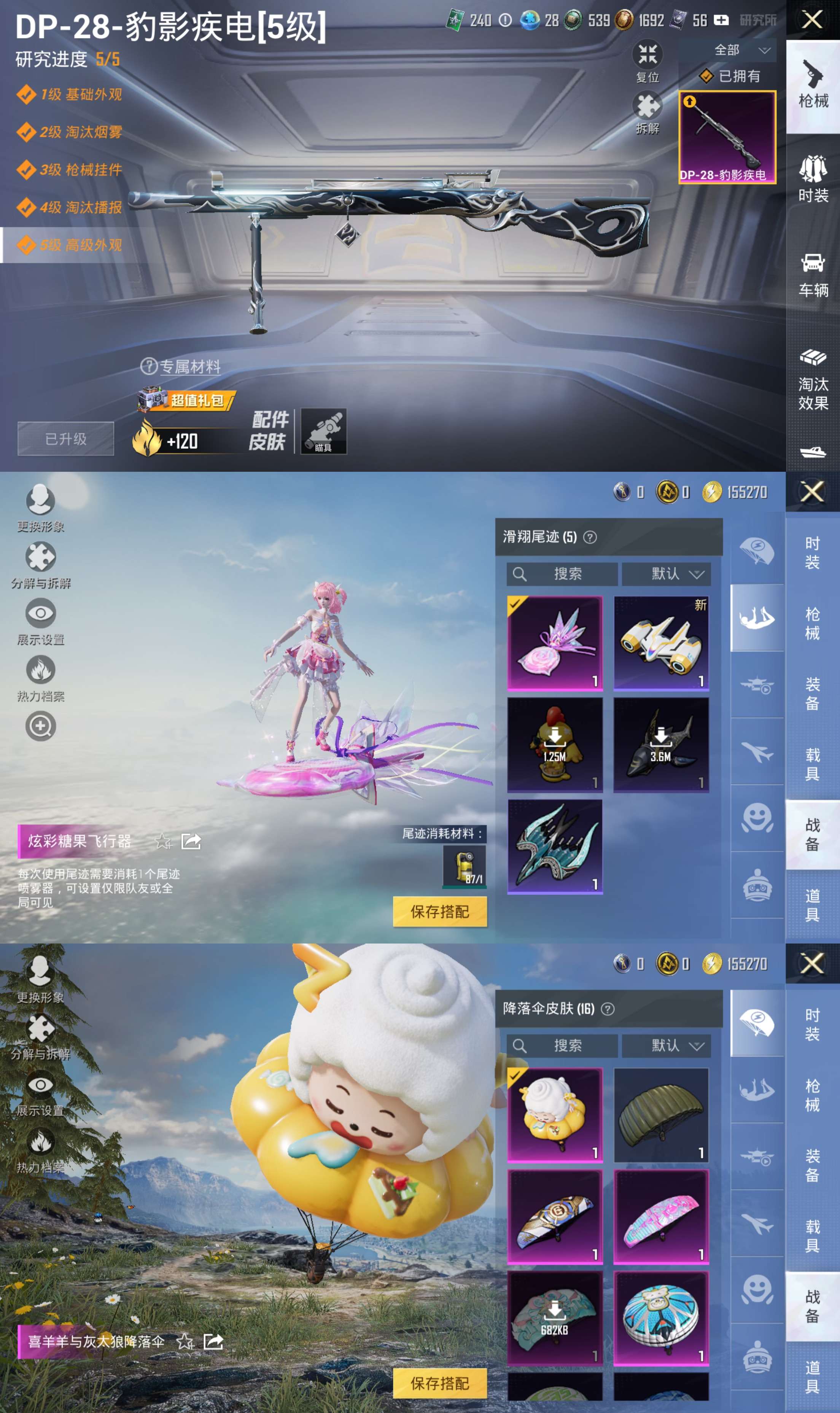840x1413 pixels.
Task: Select the DP-28-豹影疾电 weapon thumbnail
Action: 727,137
